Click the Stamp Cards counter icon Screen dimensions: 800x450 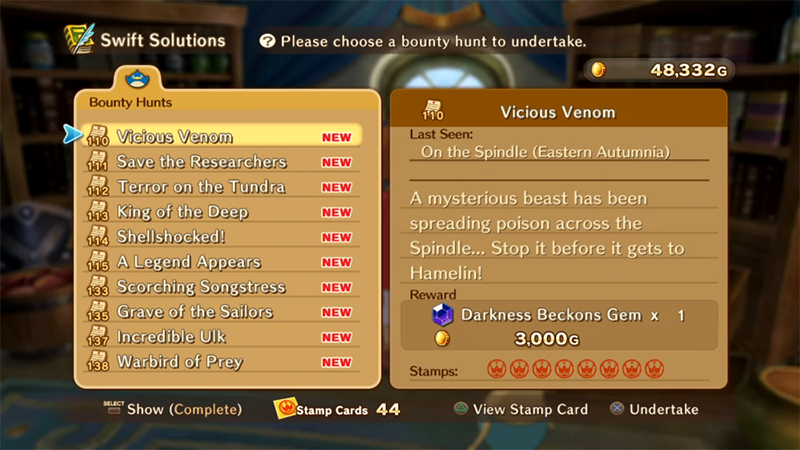[289, 409]
